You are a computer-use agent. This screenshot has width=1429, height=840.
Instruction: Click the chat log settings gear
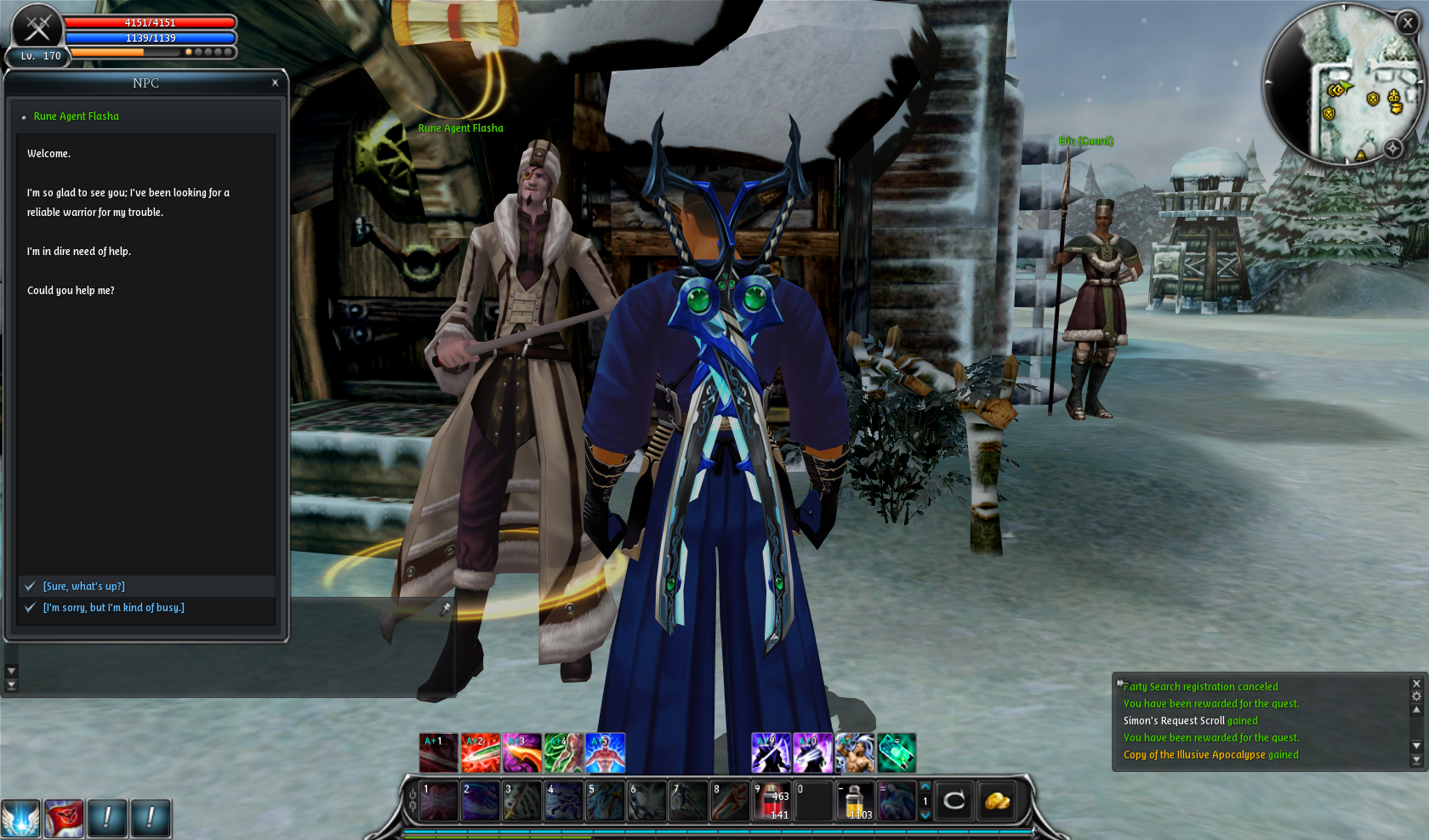[x=1416, y=696]
